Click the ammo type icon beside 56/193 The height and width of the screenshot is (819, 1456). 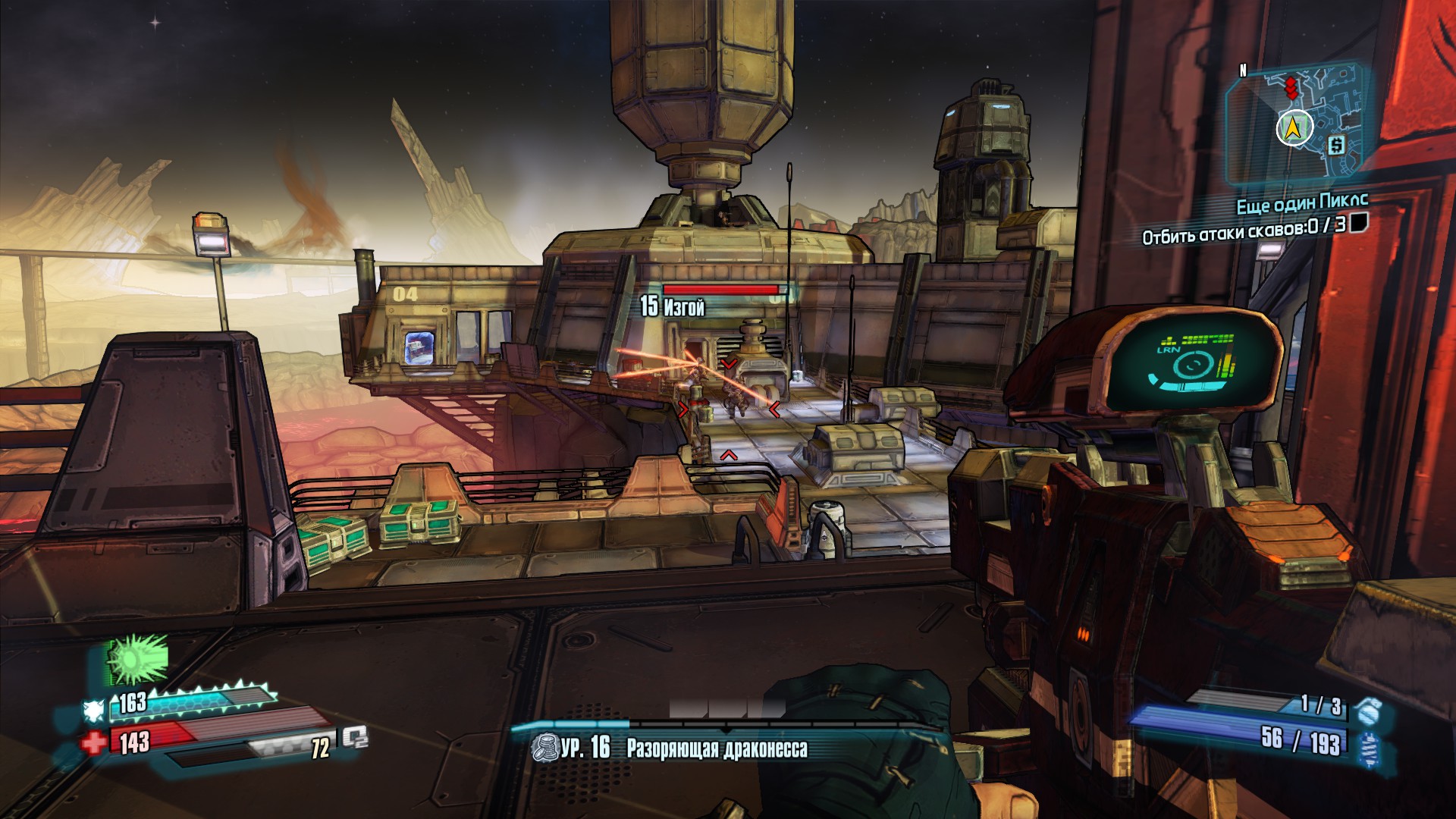[1369, 746]
